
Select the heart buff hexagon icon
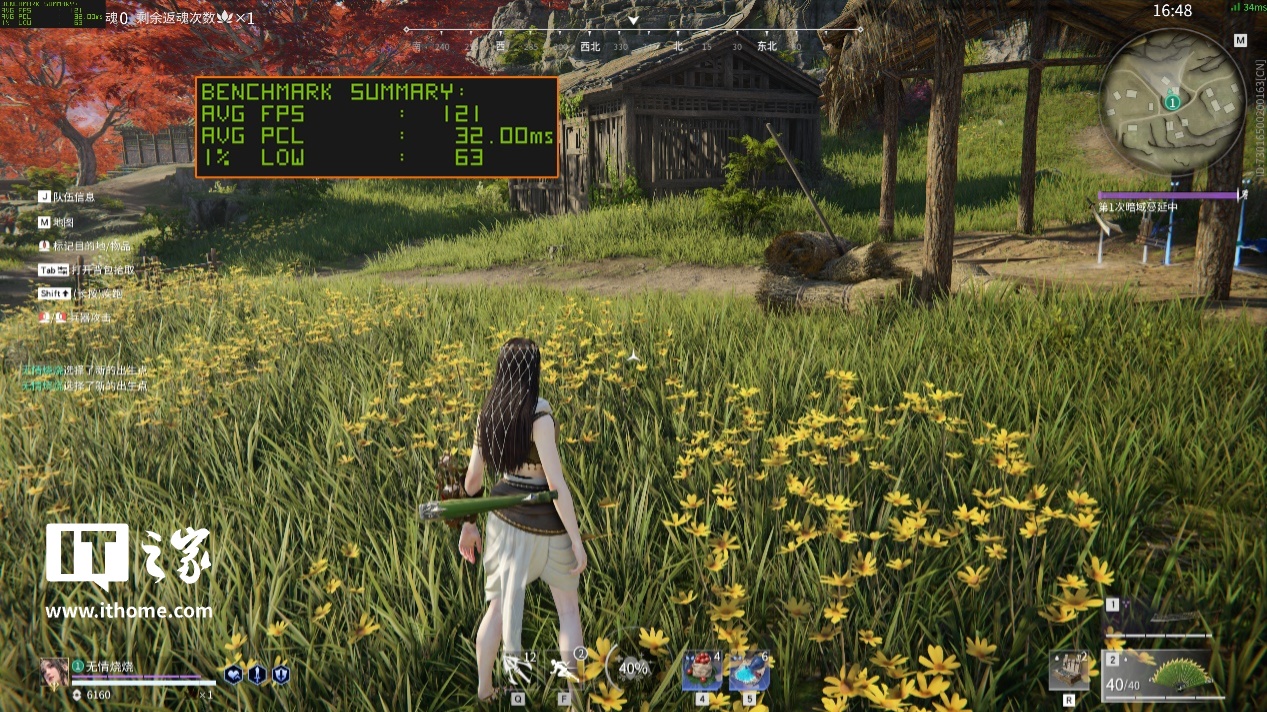tap(233, 675)
